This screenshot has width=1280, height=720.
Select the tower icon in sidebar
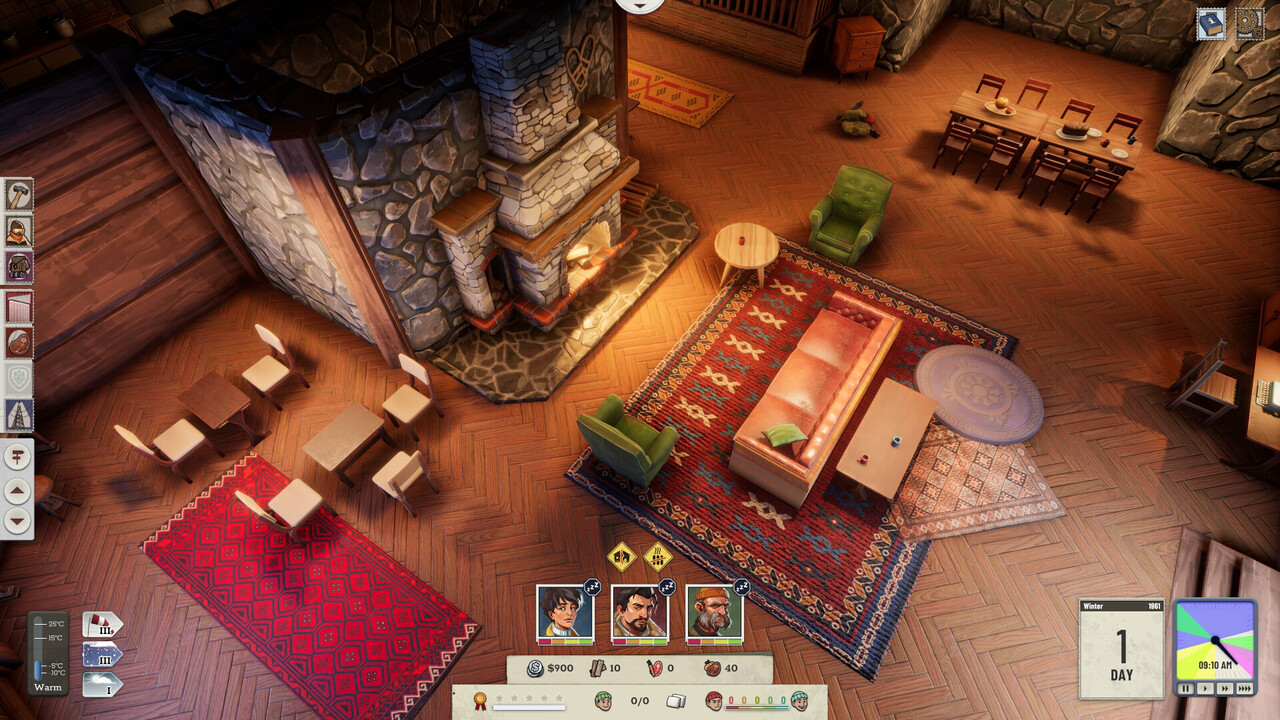(18, 414)
